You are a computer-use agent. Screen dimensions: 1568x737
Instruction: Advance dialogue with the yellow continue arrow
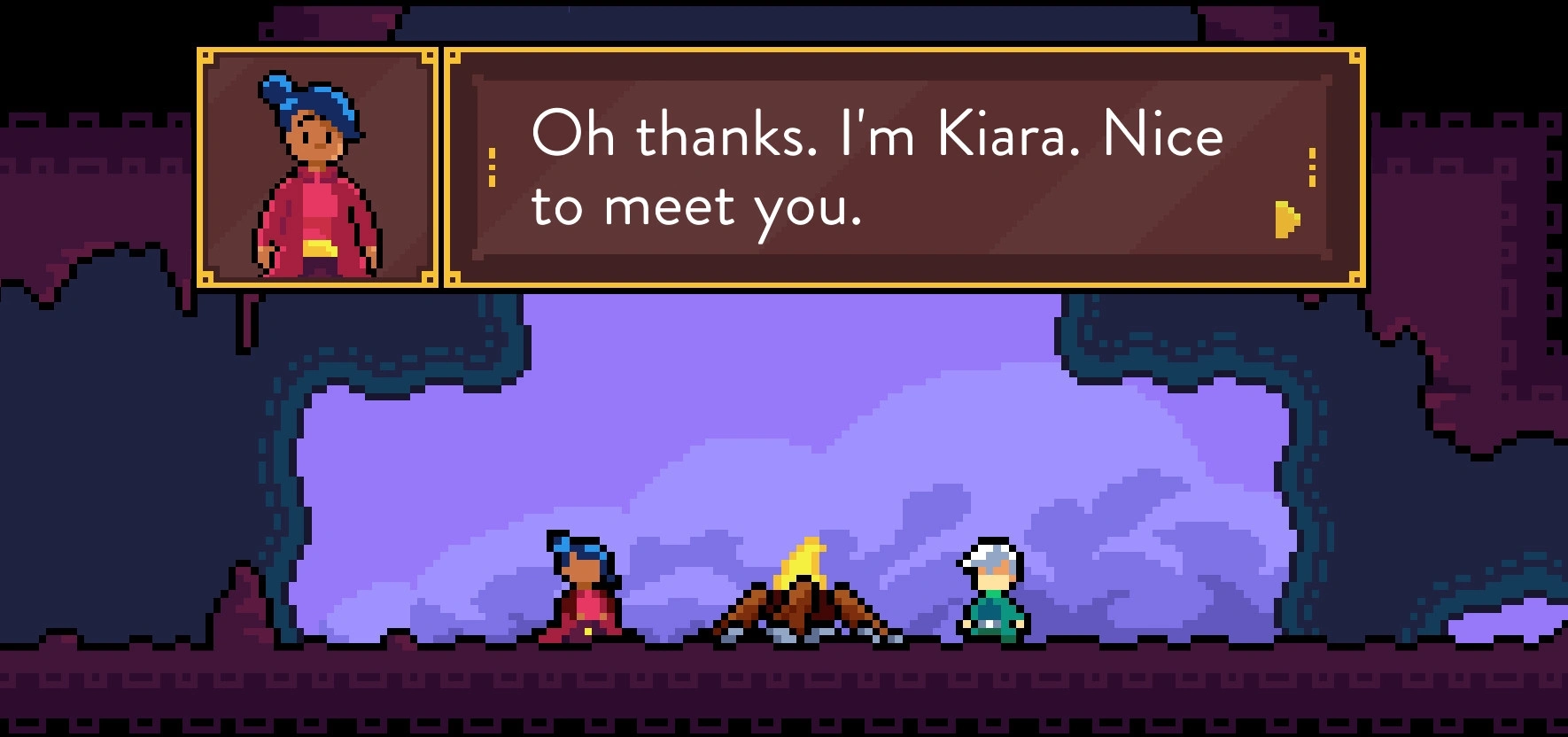(1287, 220)
